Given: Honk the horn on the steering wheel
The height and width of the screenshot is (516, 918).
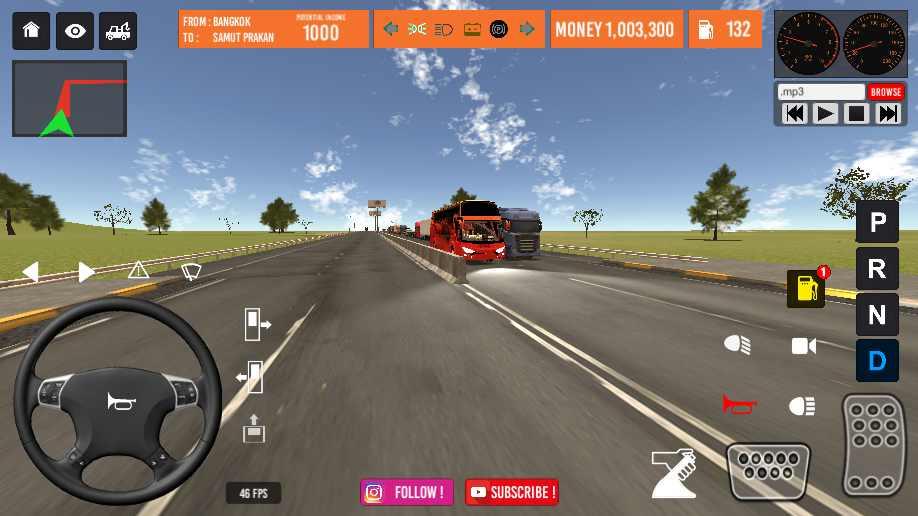Looking at the screenshot, I should click(x=117, y=401).
